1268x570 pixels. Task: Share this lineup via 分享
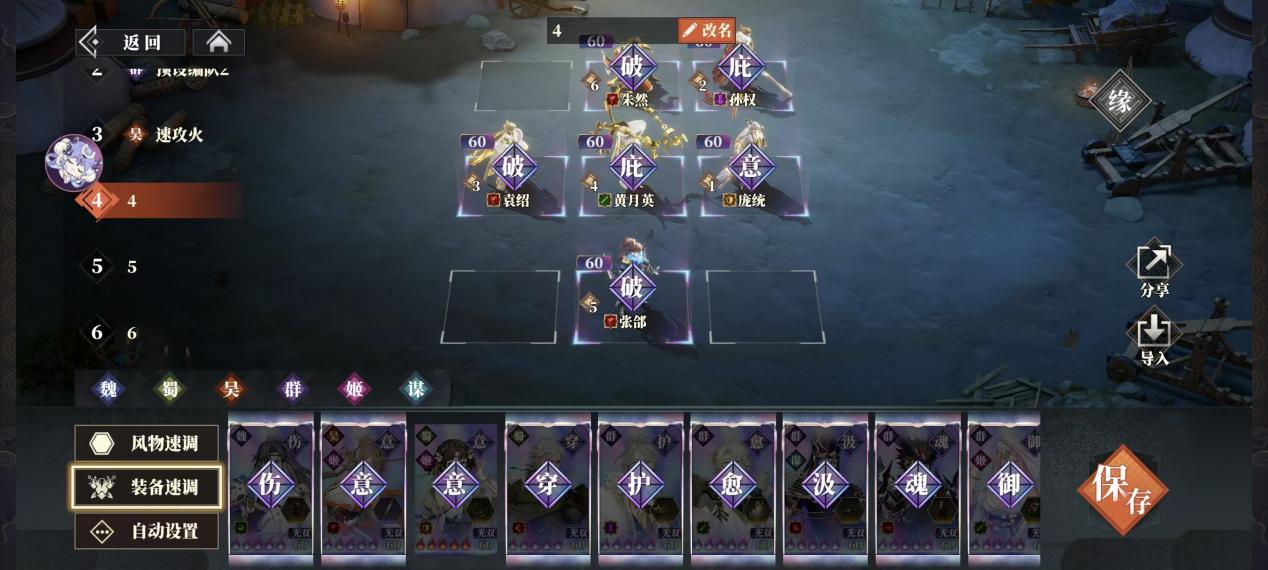(x=1154, y=270)
